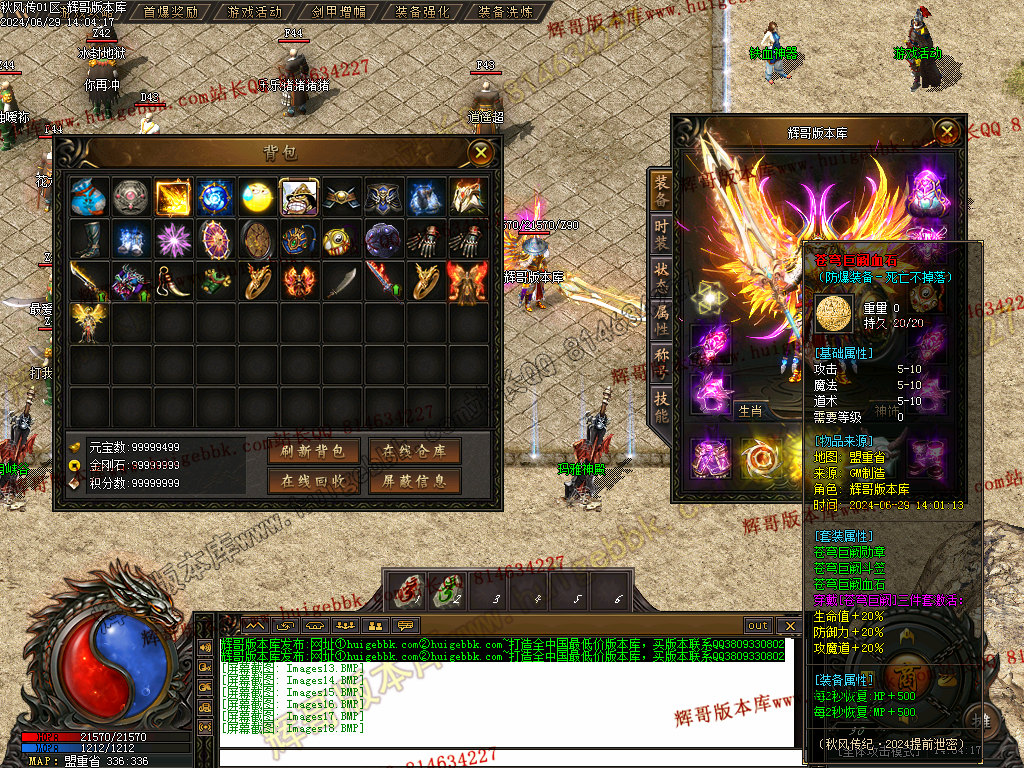Select the golden winged figure item
1024x768 pixels.
tap(89, 323)
